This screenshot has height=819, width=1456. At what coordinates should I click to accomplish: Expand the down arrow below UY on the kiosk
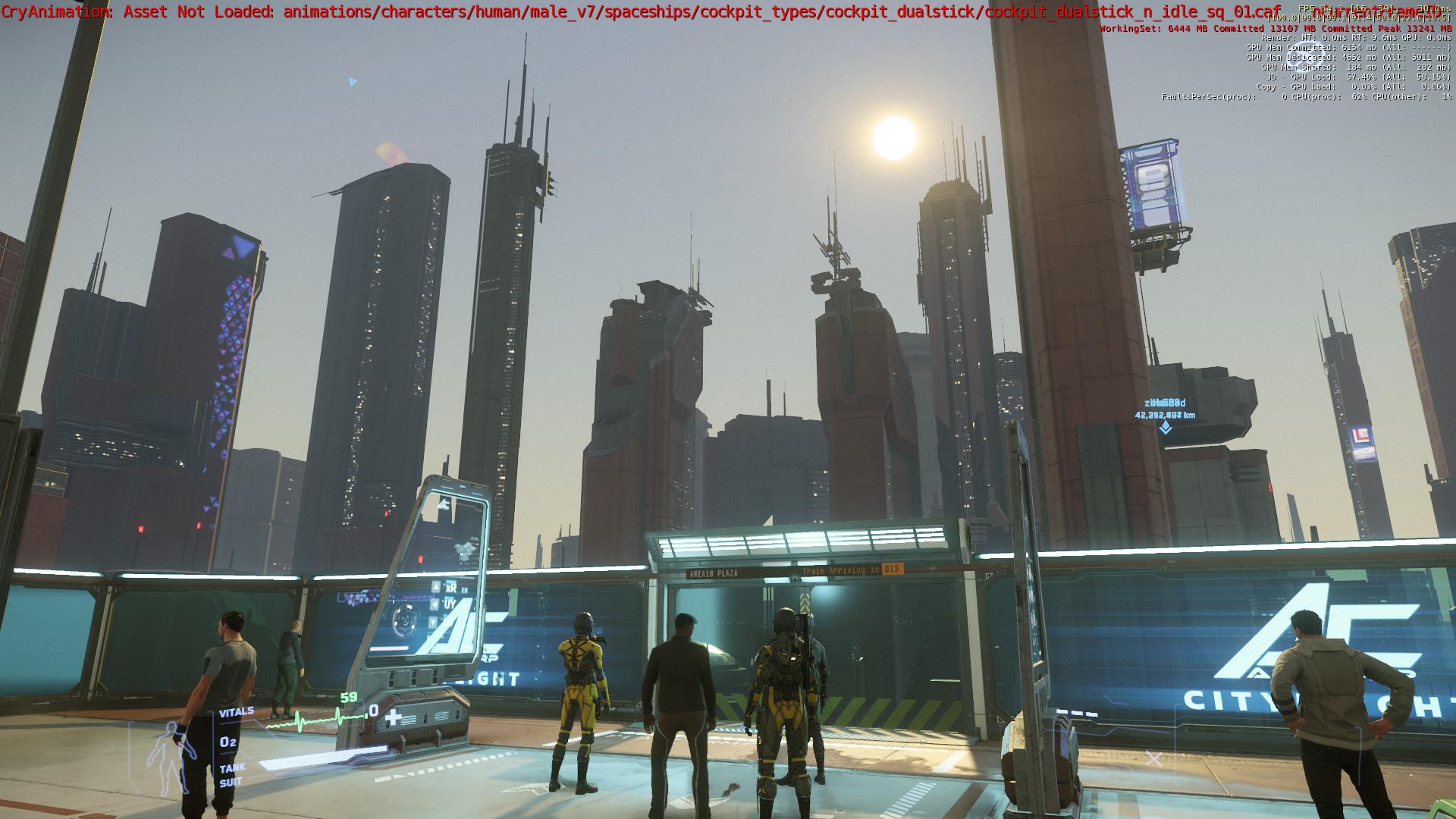pyautogui.click(x=433, y=622)
